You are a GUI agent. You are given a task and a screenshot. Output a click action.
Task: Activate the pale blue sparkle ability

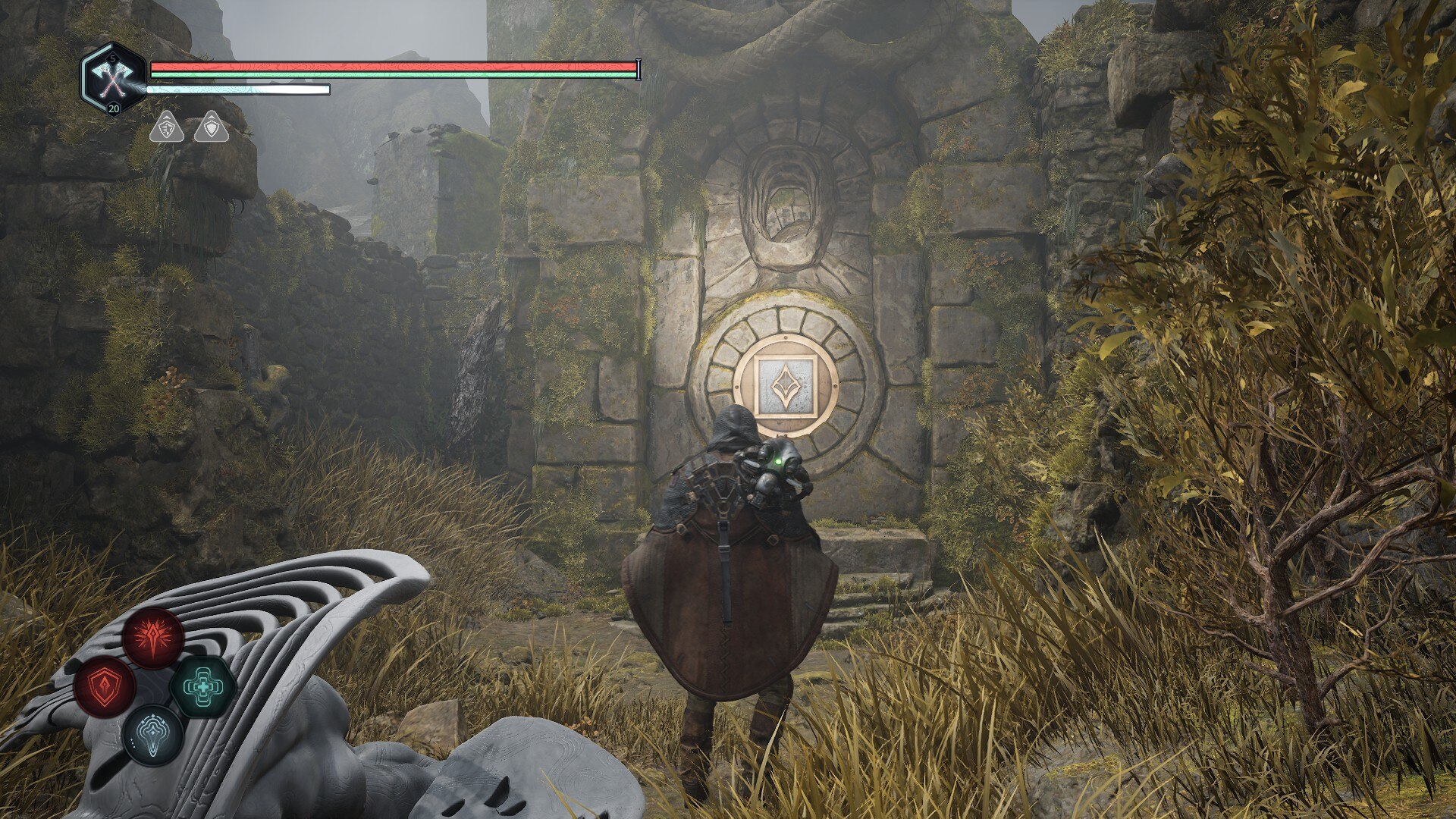pos(153,736)
